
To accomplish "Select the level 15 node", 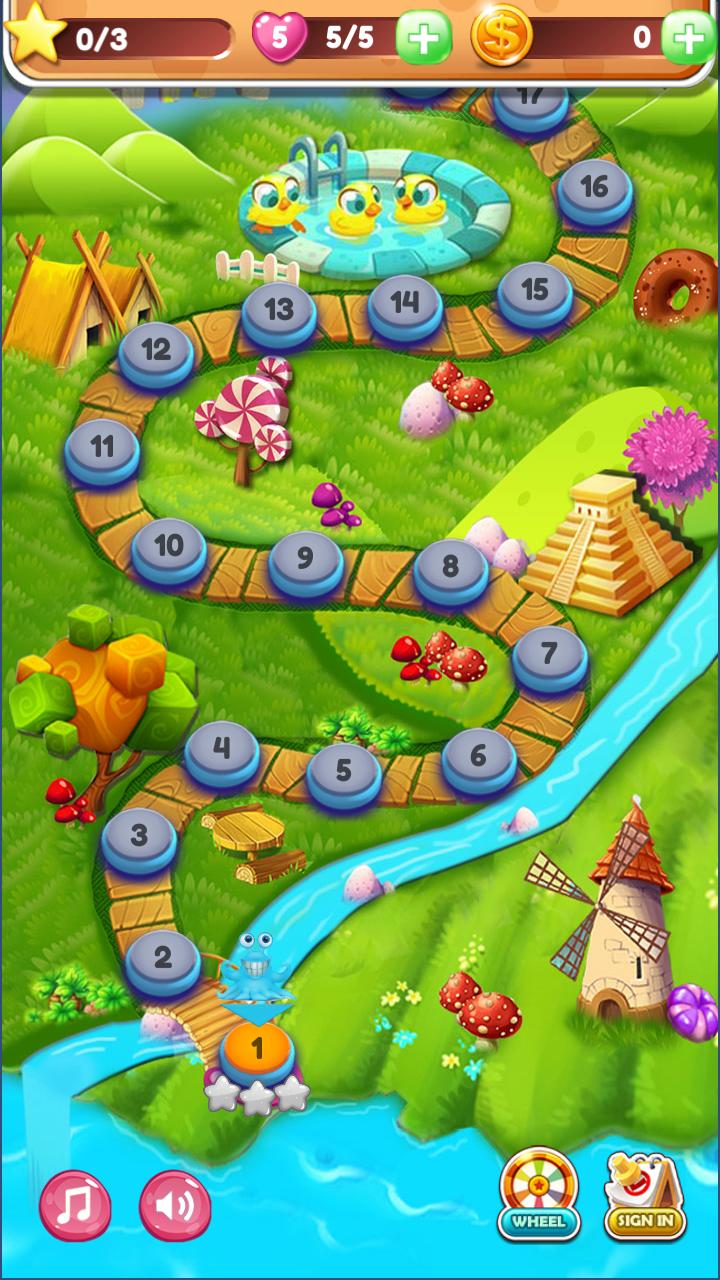I will (535, 290).
